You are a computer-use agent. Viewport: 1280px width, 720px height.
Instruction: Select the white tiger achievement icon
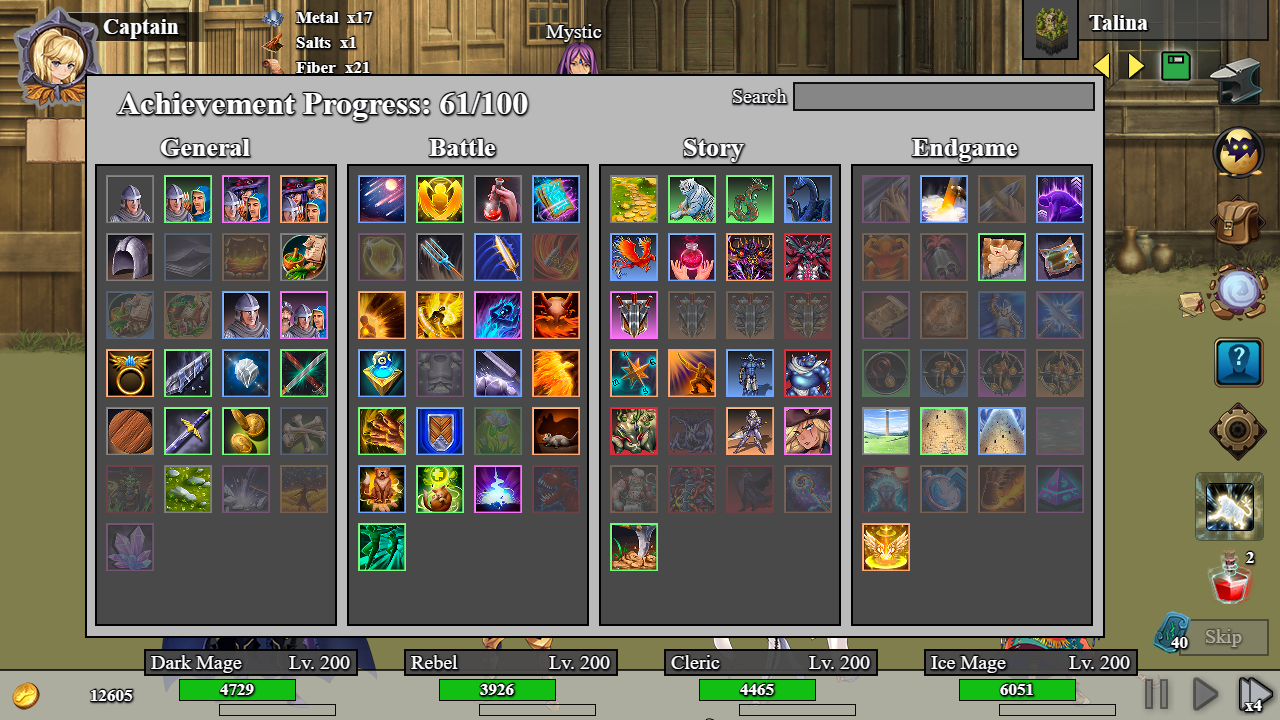click(x=692, y=199)
